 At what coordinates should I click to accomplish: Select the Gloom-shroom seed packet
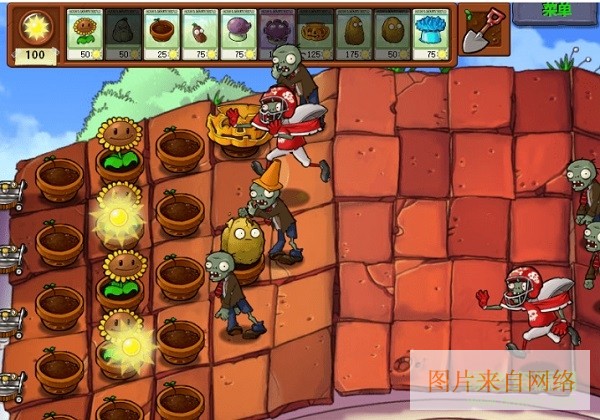[x=277, y=32]
